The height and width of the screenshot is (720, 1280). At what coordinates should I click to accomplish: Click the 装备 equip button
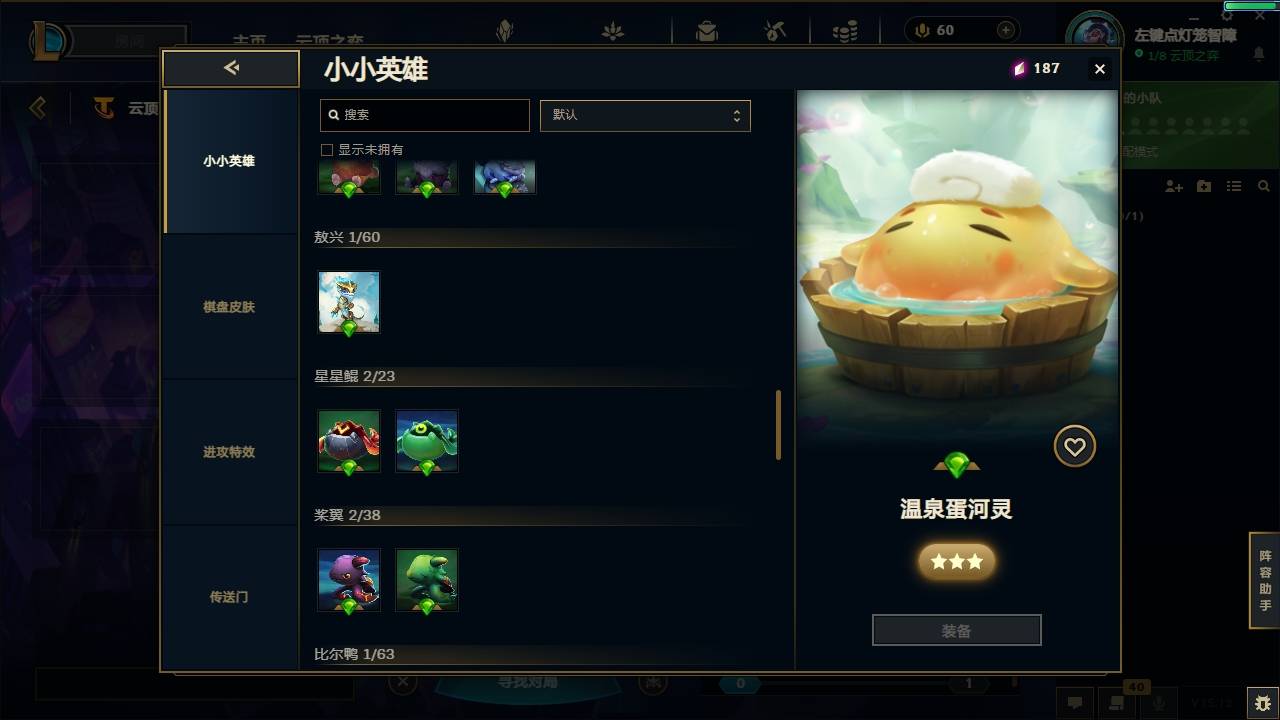coord(956,629)
